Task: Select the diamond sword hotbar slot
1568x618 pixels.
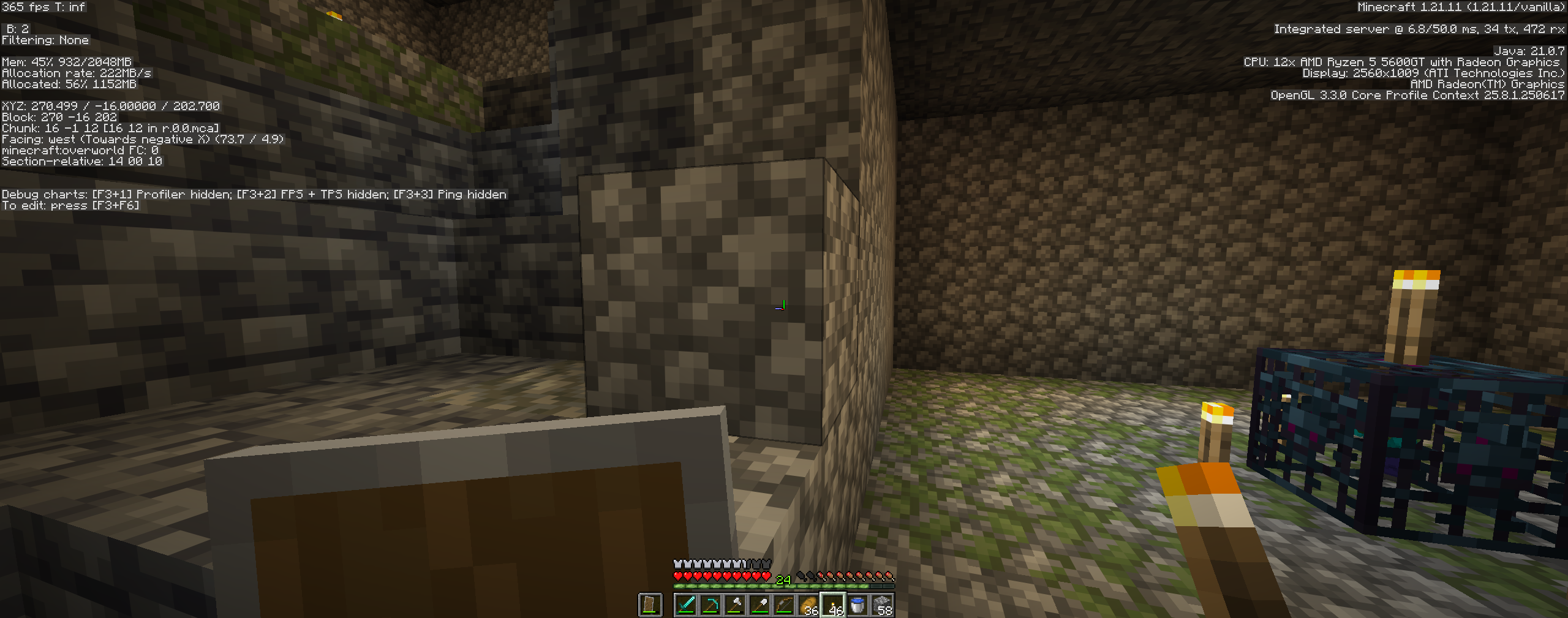Action: [686, 605]
